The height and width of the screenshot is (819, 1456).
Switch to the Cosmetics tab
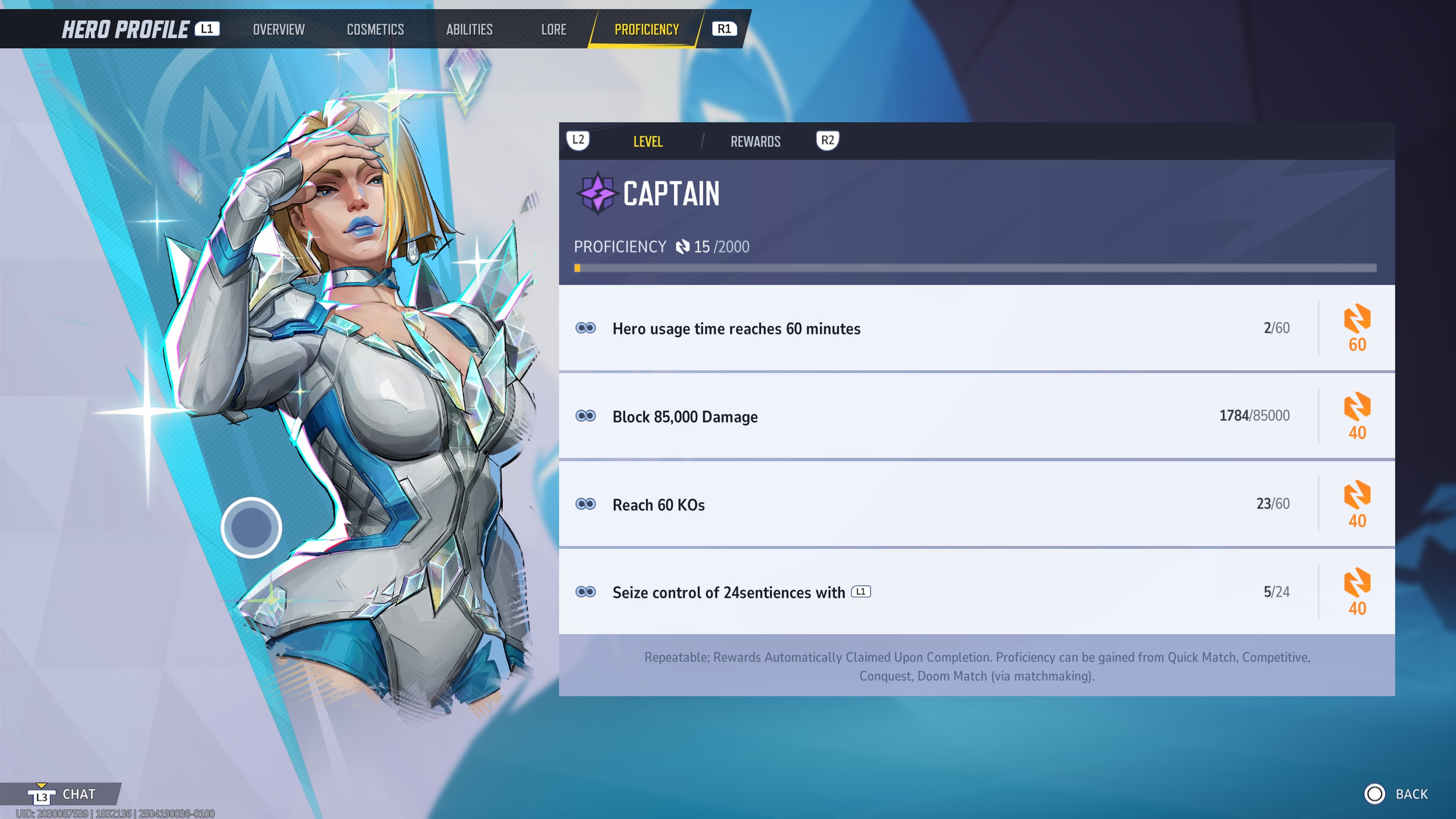tap(375, 30)
